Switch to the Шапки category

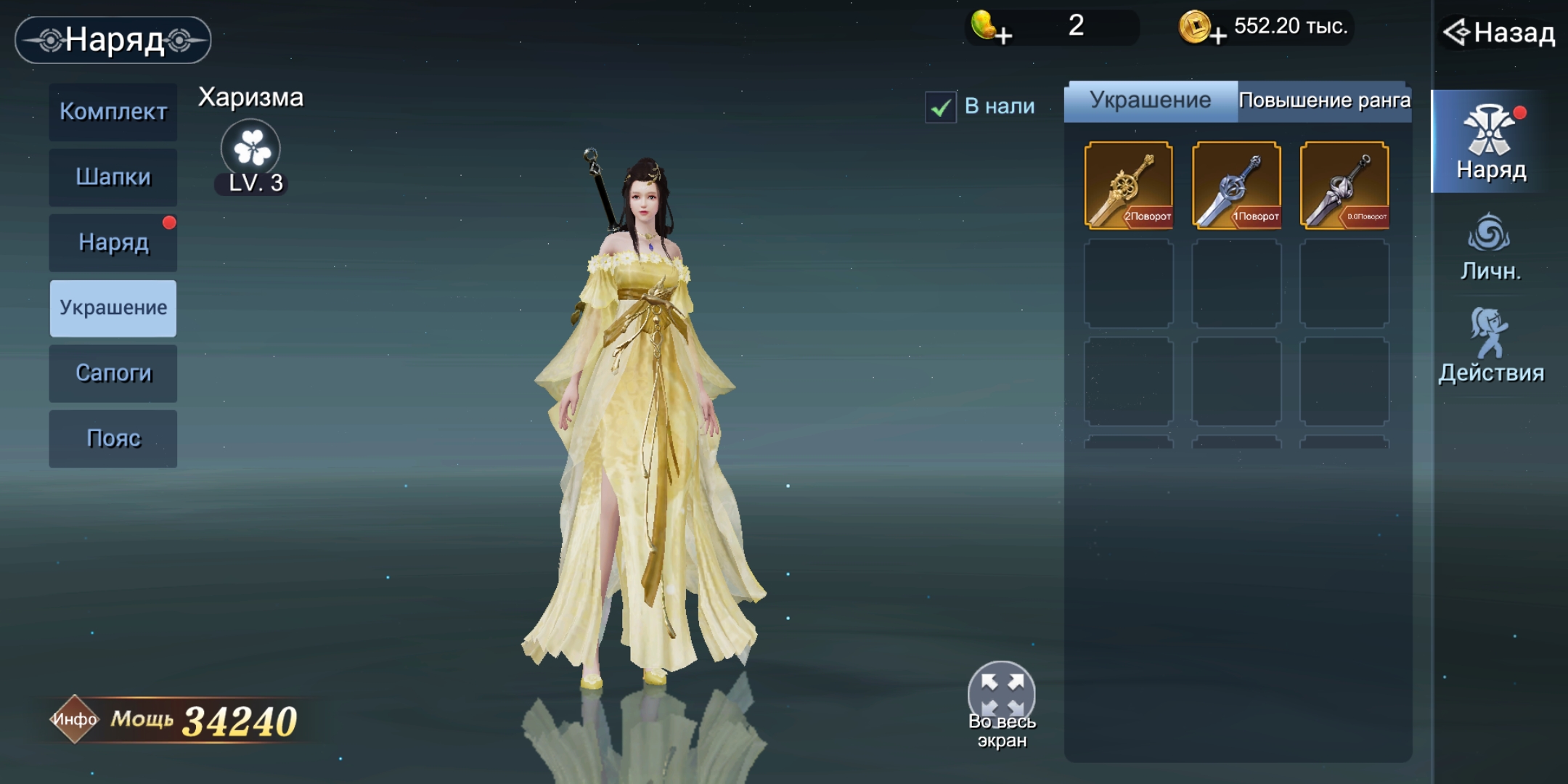pos(113,177)
